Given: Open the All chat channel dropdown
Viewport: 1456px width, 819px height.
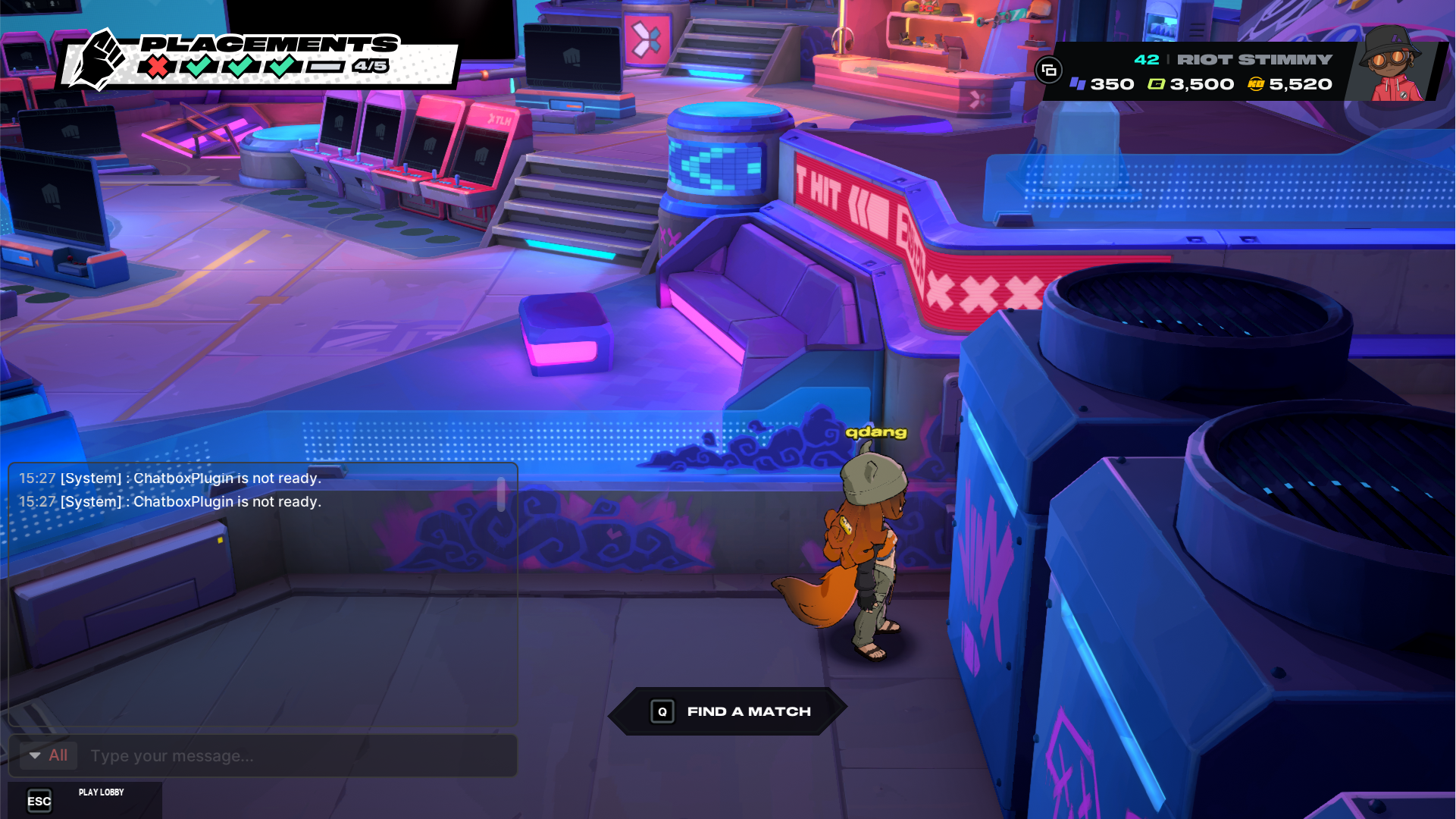Looking at the screenshot, I should click(x=48, y=755).
